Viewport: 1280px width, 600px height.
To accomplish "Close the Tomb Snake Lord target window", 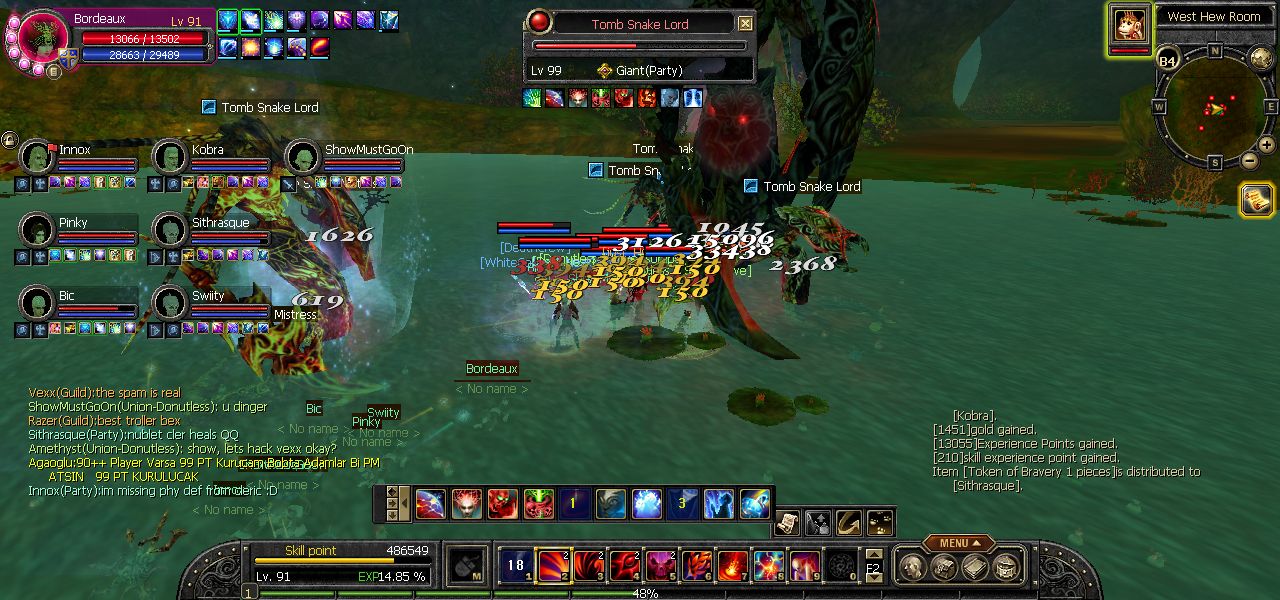I will 745,23.
